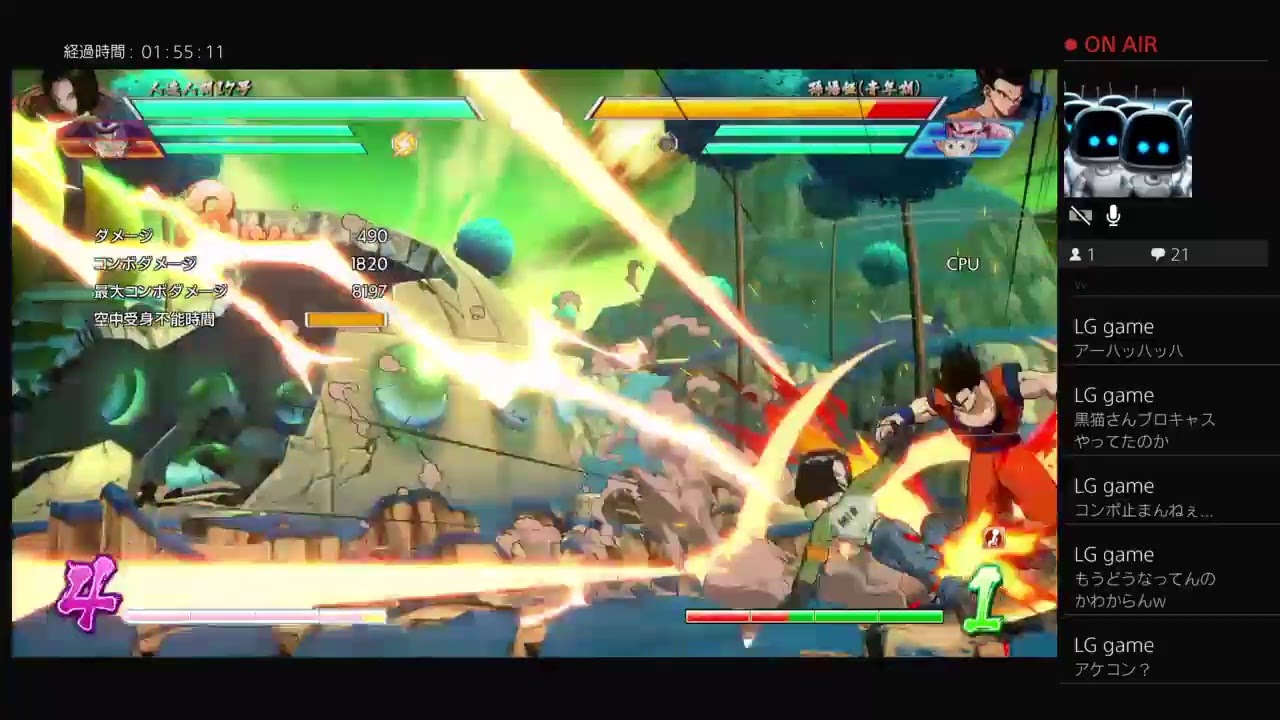Toggle the disabled camera icon
1280x720 pixels.
click(1081, 215)
